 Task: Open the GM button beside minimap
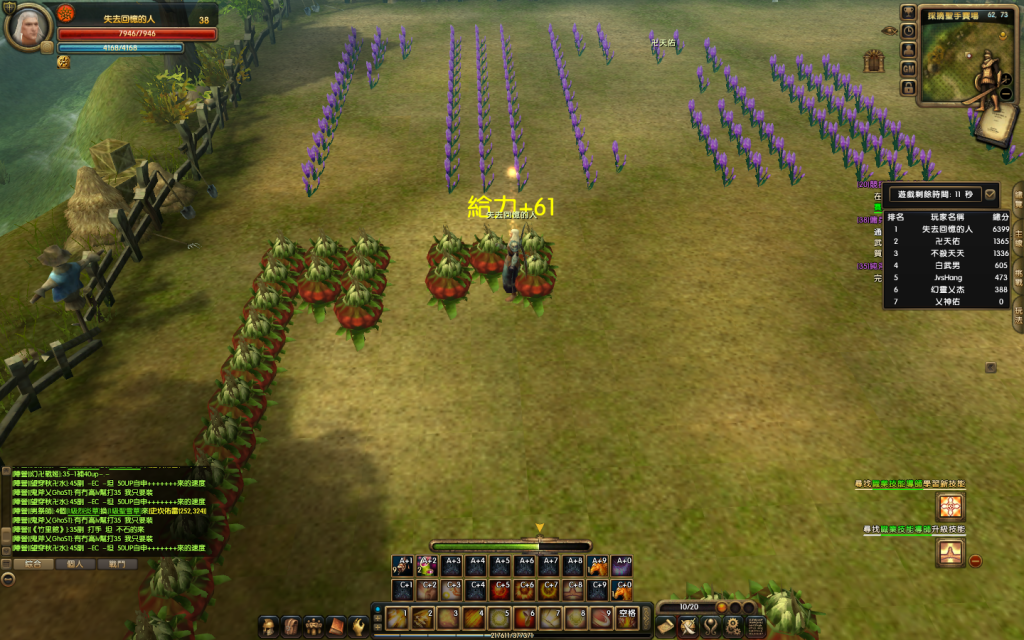pos(908,68)
